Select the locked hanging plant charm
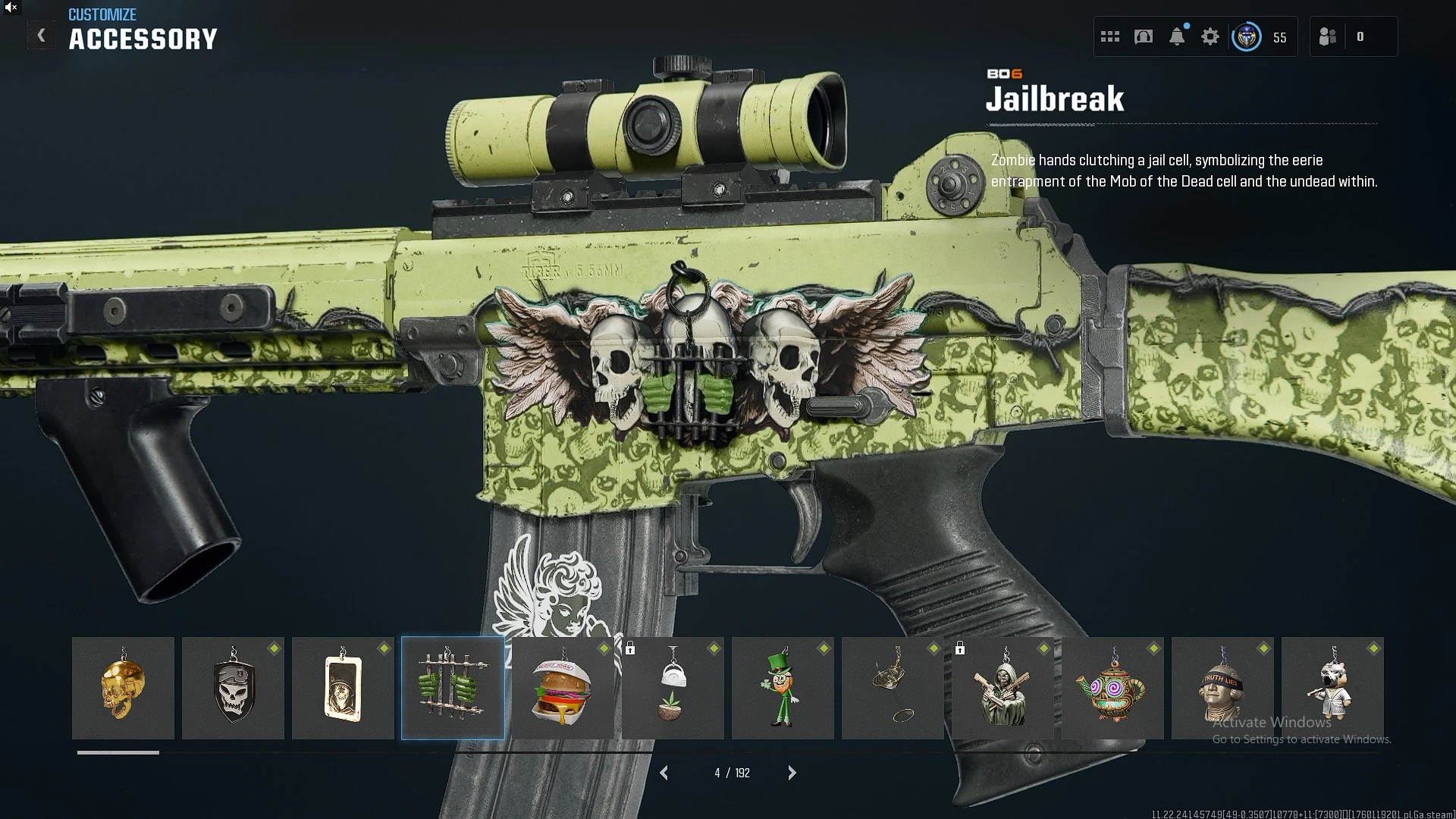This screenshot has width=1456, height=819. (673, 688)
